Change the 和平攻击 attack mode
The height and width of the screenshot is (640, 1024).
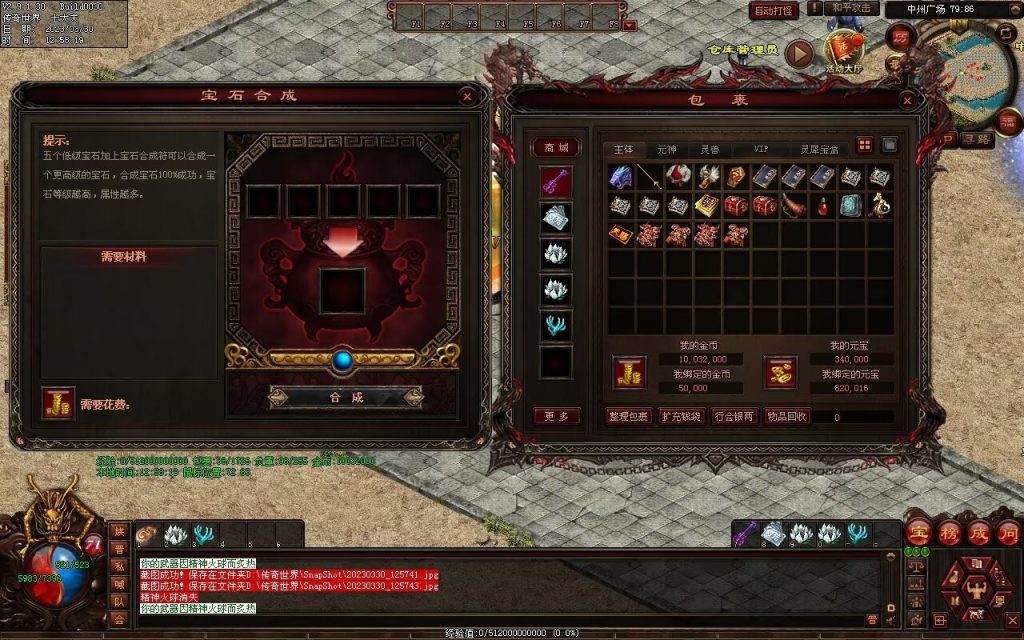pyautogui.click(x=852, y=8)
